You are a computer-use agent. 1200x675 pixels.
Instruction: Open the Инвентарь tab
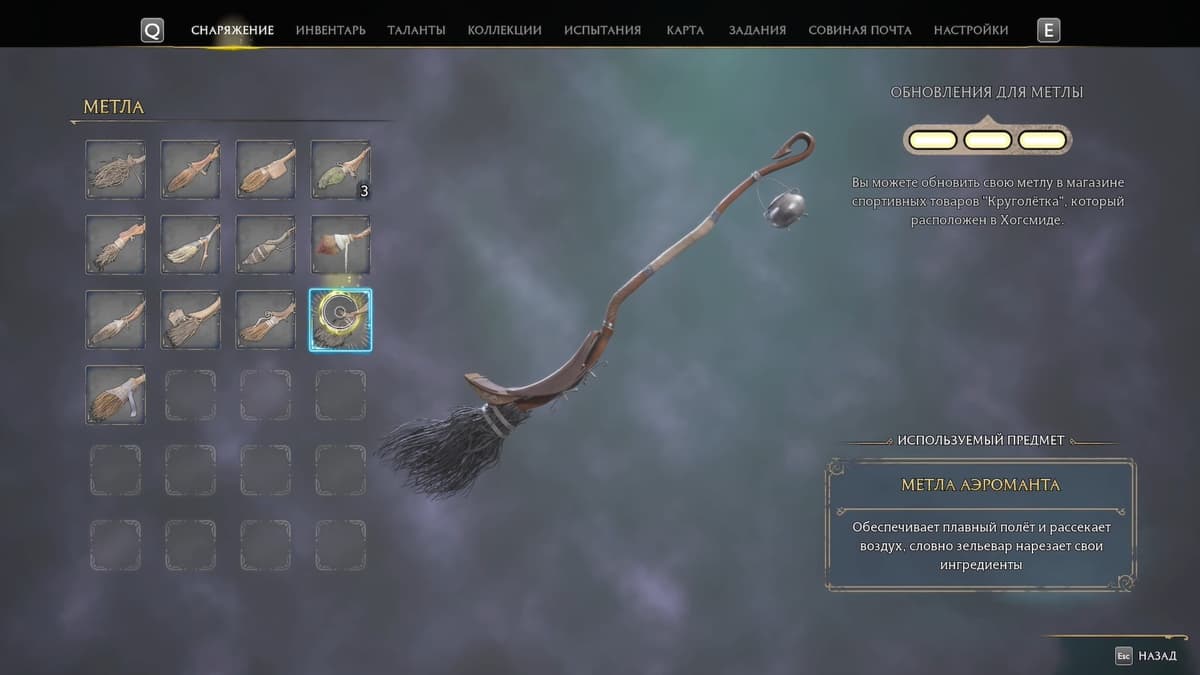330,30
